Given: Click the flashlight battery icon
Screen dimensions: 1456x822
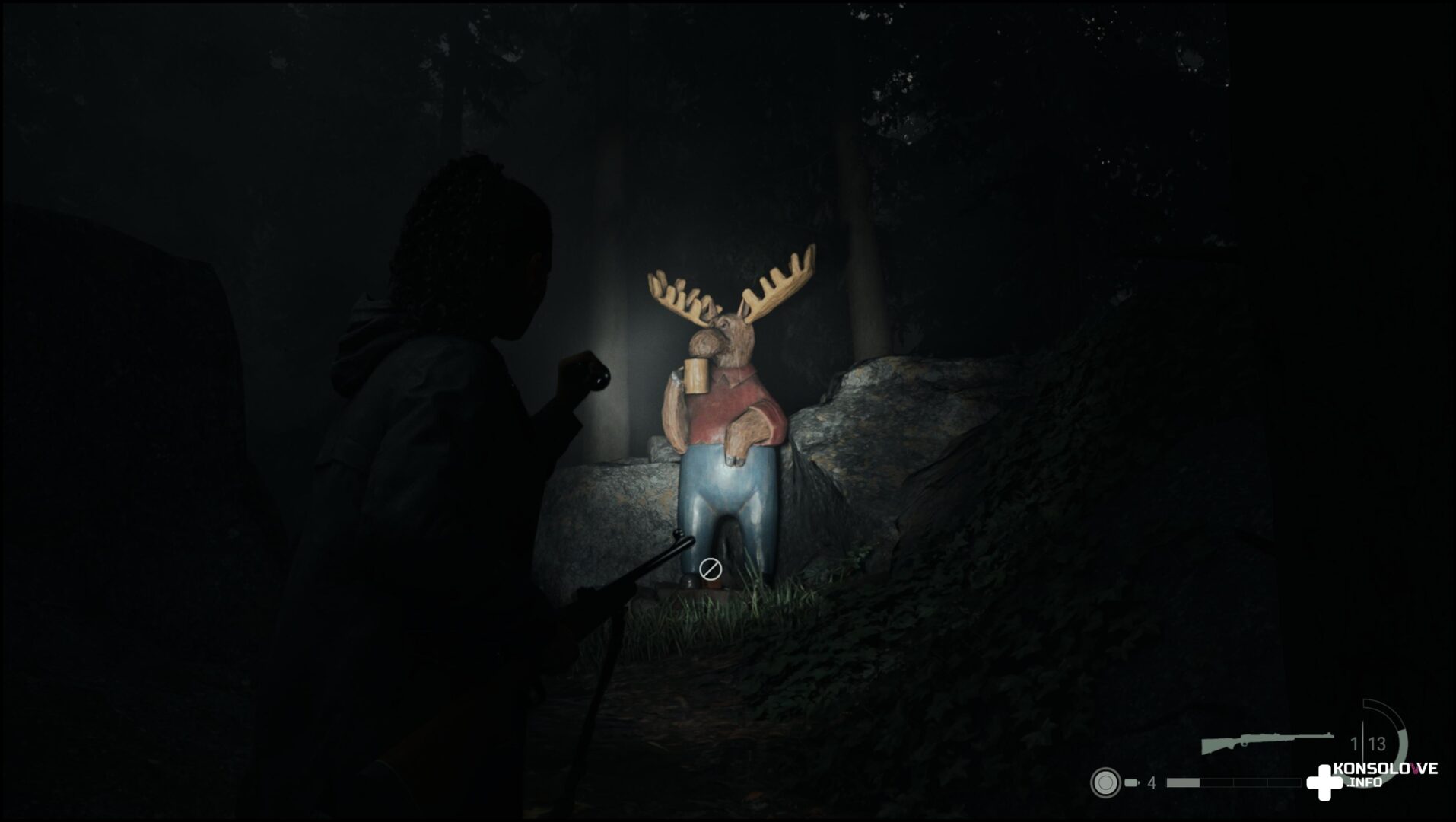Looking at the screenshot, I should (1131, 782).
